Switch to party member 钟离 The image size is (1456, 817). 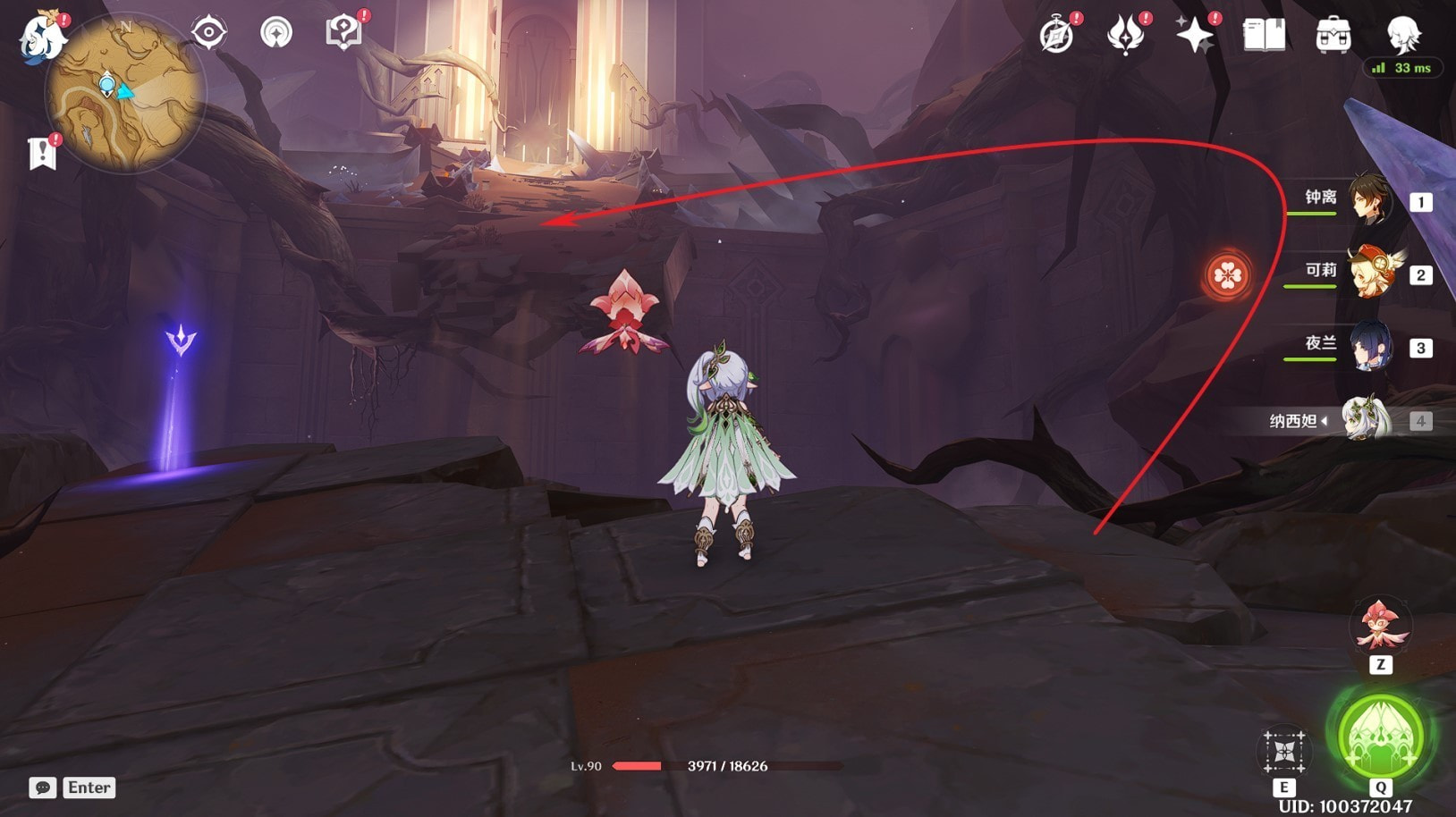pyautogui.click(x=1368, y=200)
